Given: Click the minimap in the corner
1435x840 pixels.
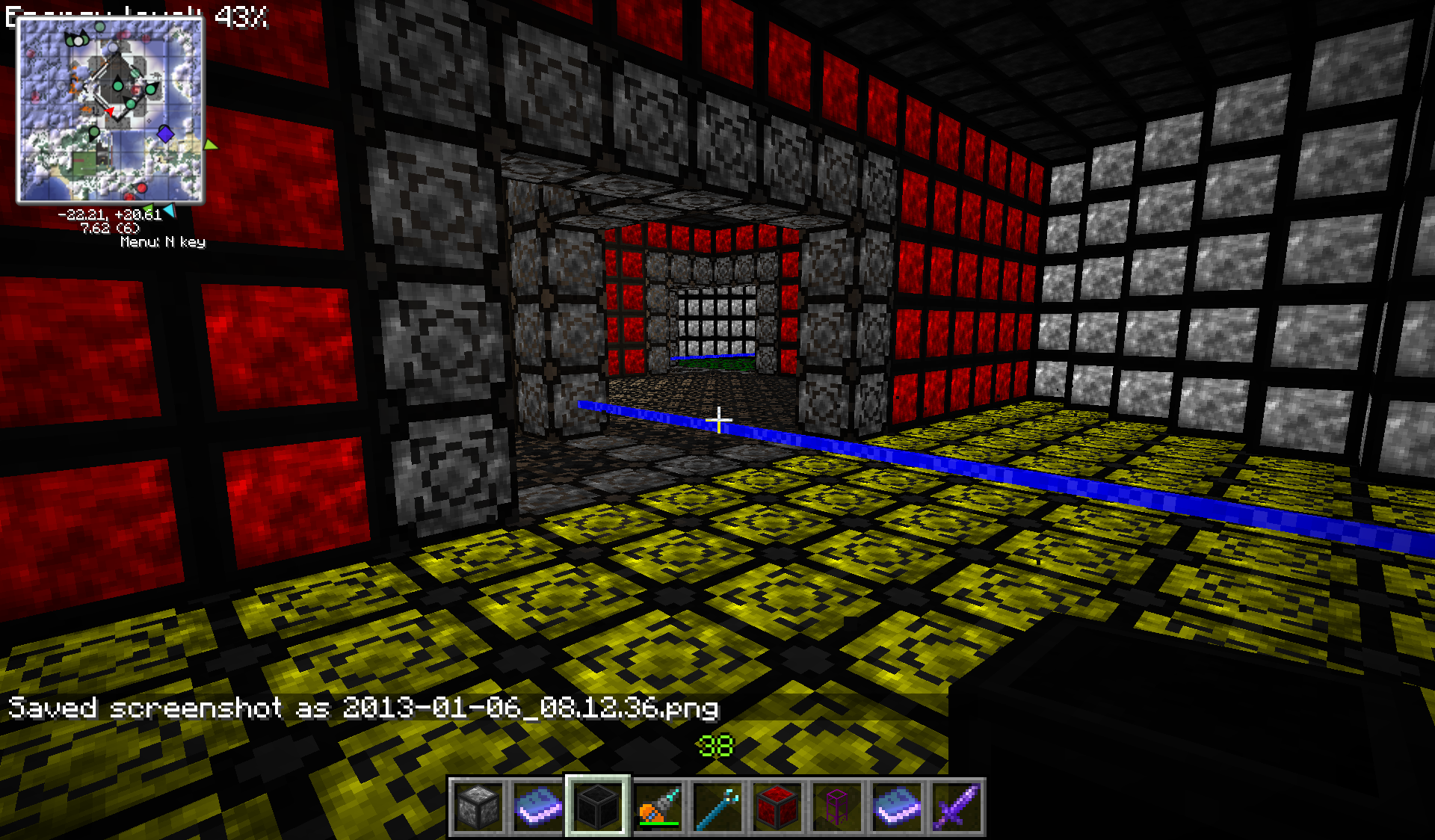Looking at the screenshot, I should coord(110,110).
